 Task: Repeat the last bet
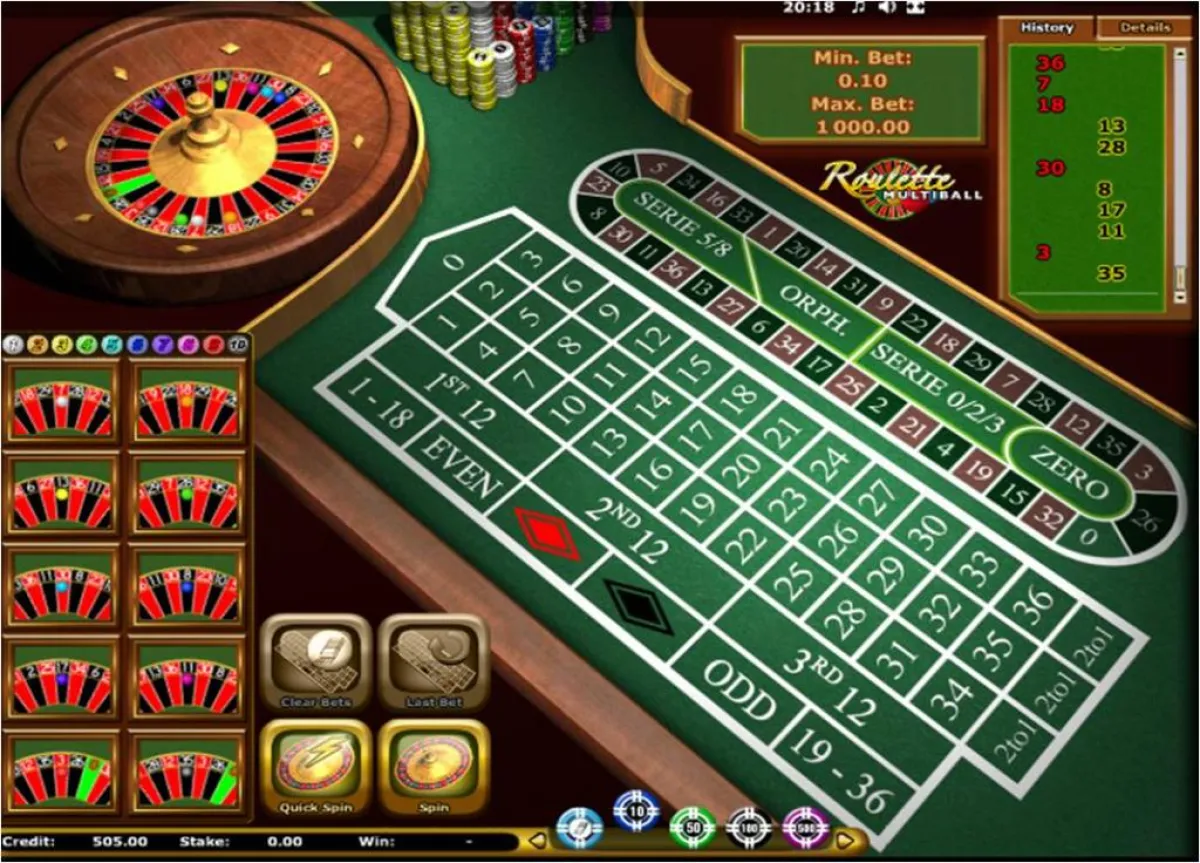[x=434, y=660]
